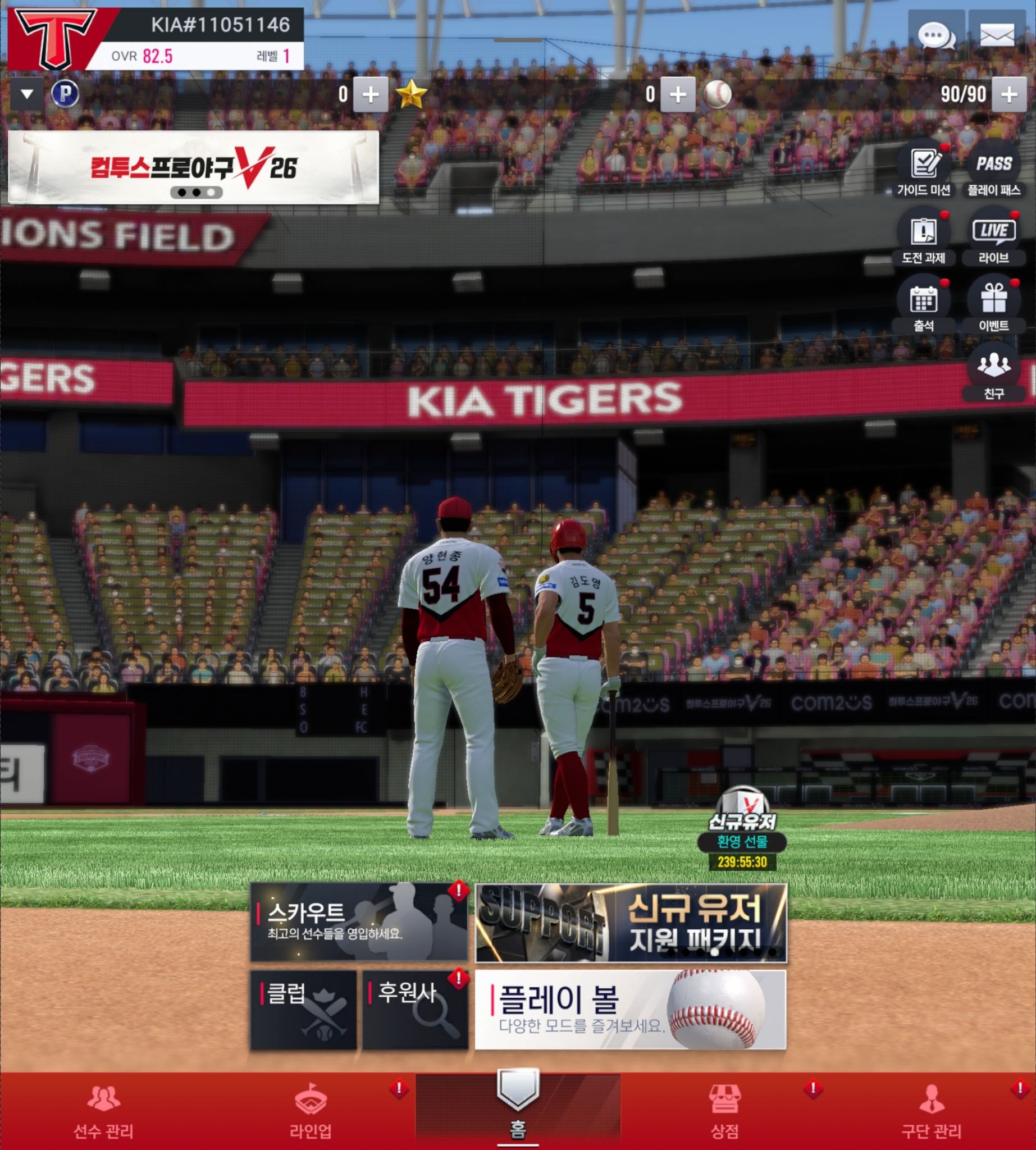Open the chat speech bubble icon
1036x1150 pixels.
point(936,35)
